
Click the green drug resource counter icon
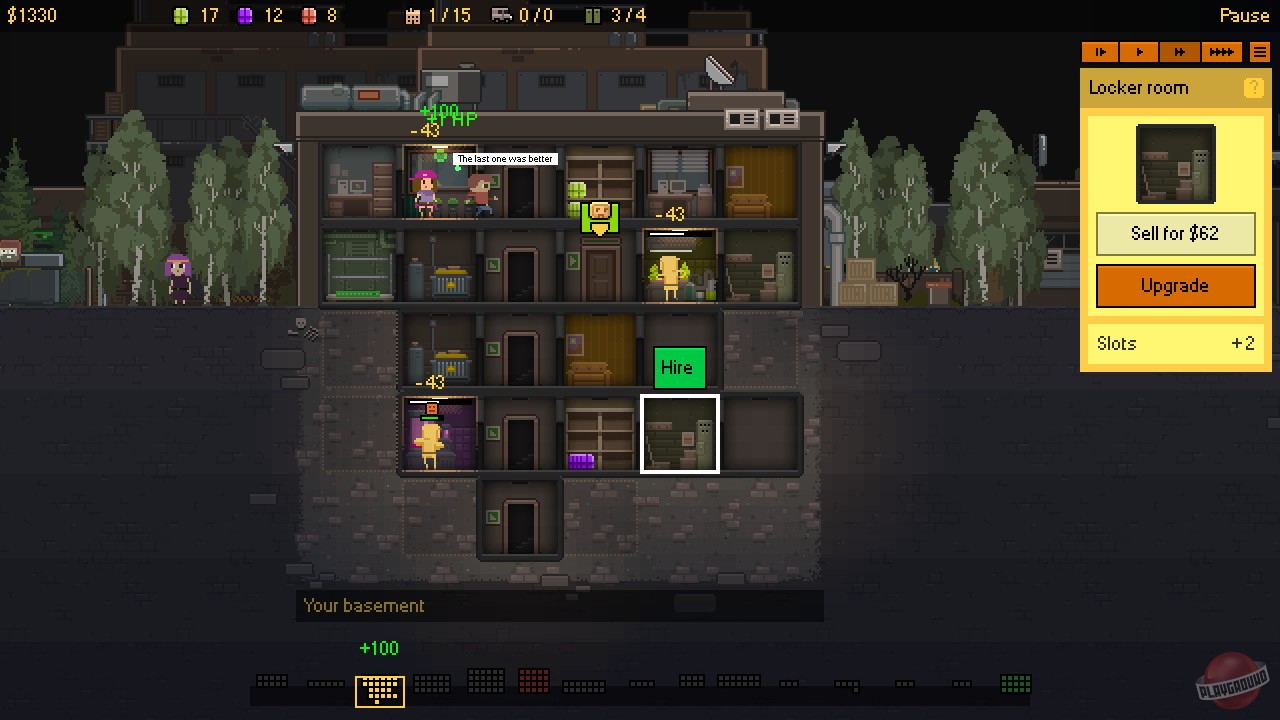[182, 15]
